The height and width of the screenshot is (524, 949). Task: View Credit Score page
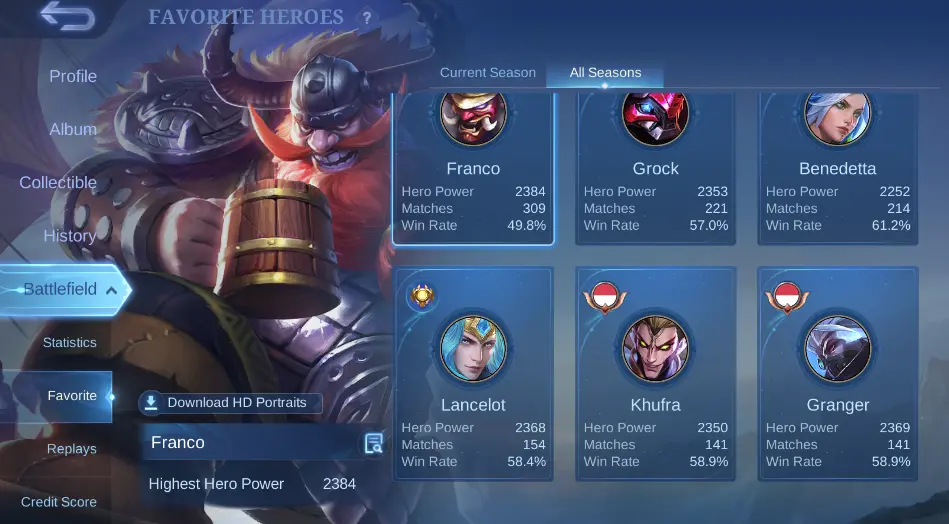click(59, 502)
